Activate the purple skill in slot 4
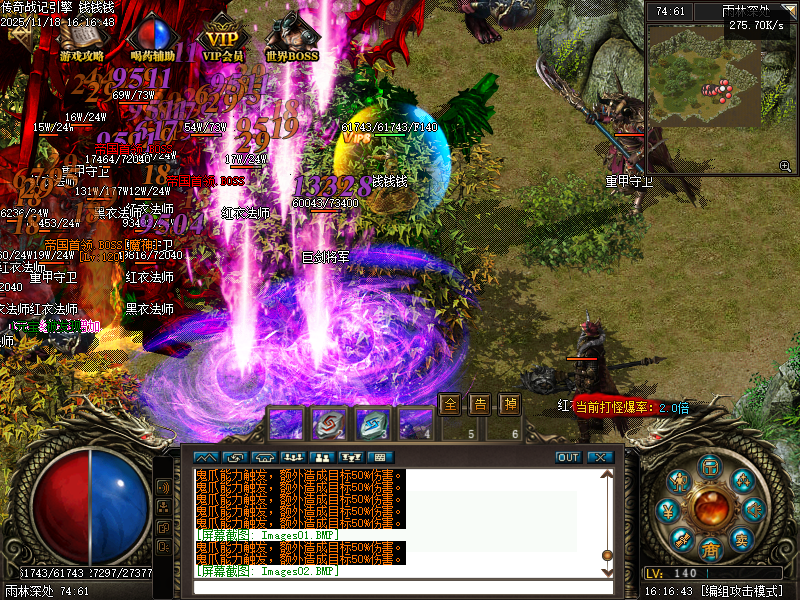 point(416,424)
